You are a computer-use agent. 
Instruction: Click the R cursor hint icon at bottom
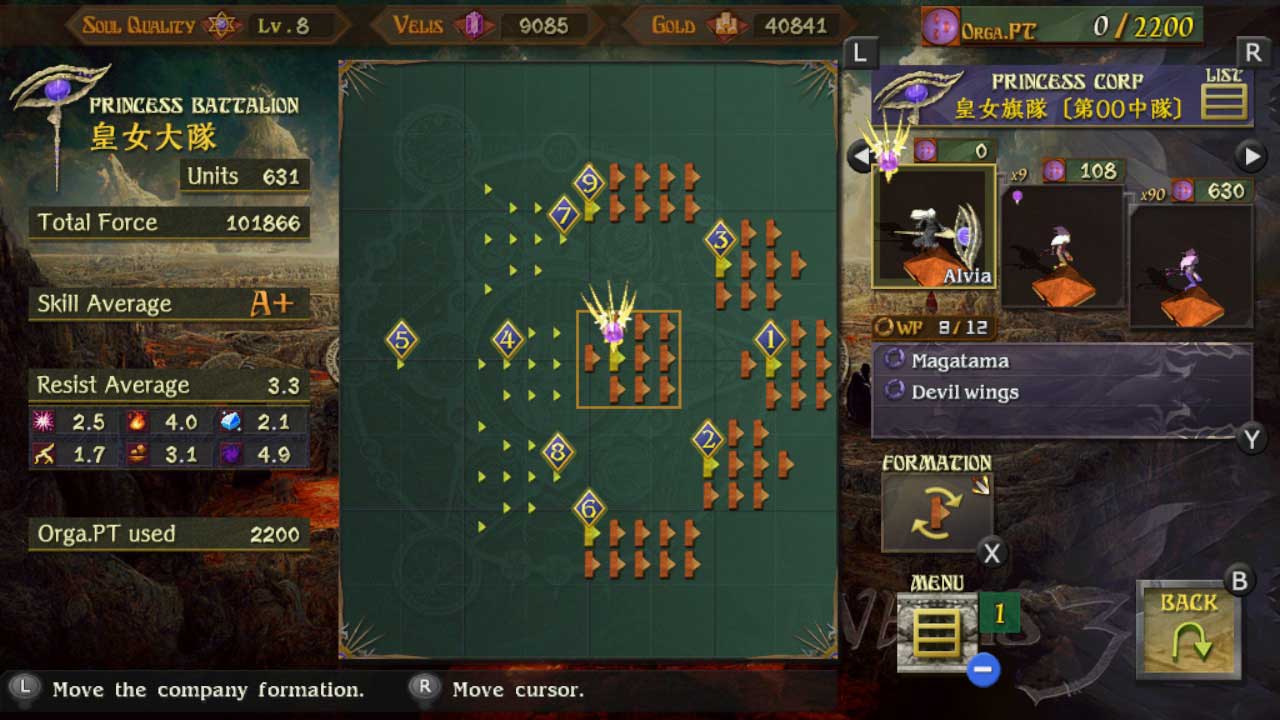[x=425, y=690]
